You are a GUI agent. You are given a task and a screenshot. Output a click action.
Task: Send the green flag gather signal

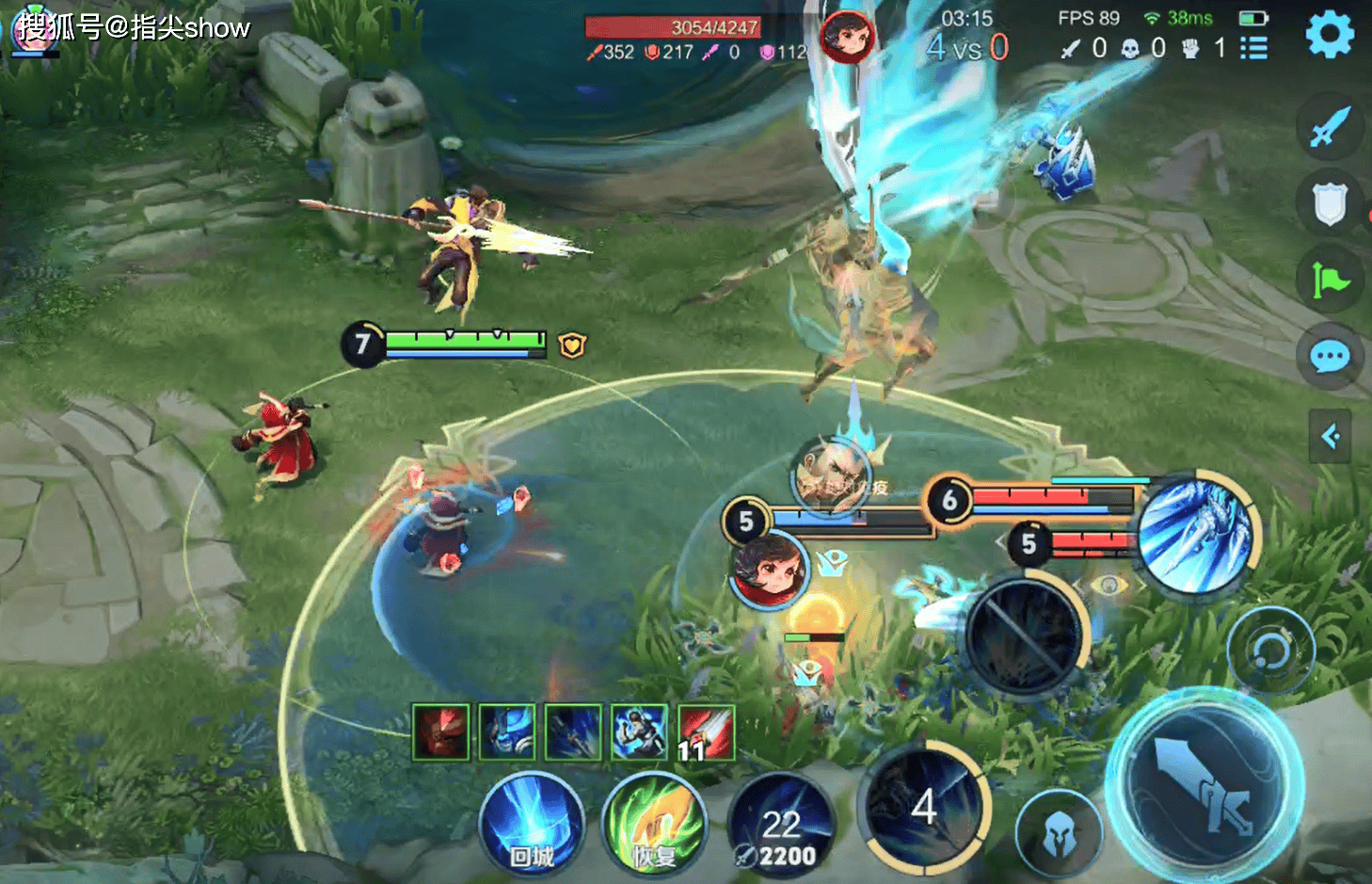(1330, 280)
